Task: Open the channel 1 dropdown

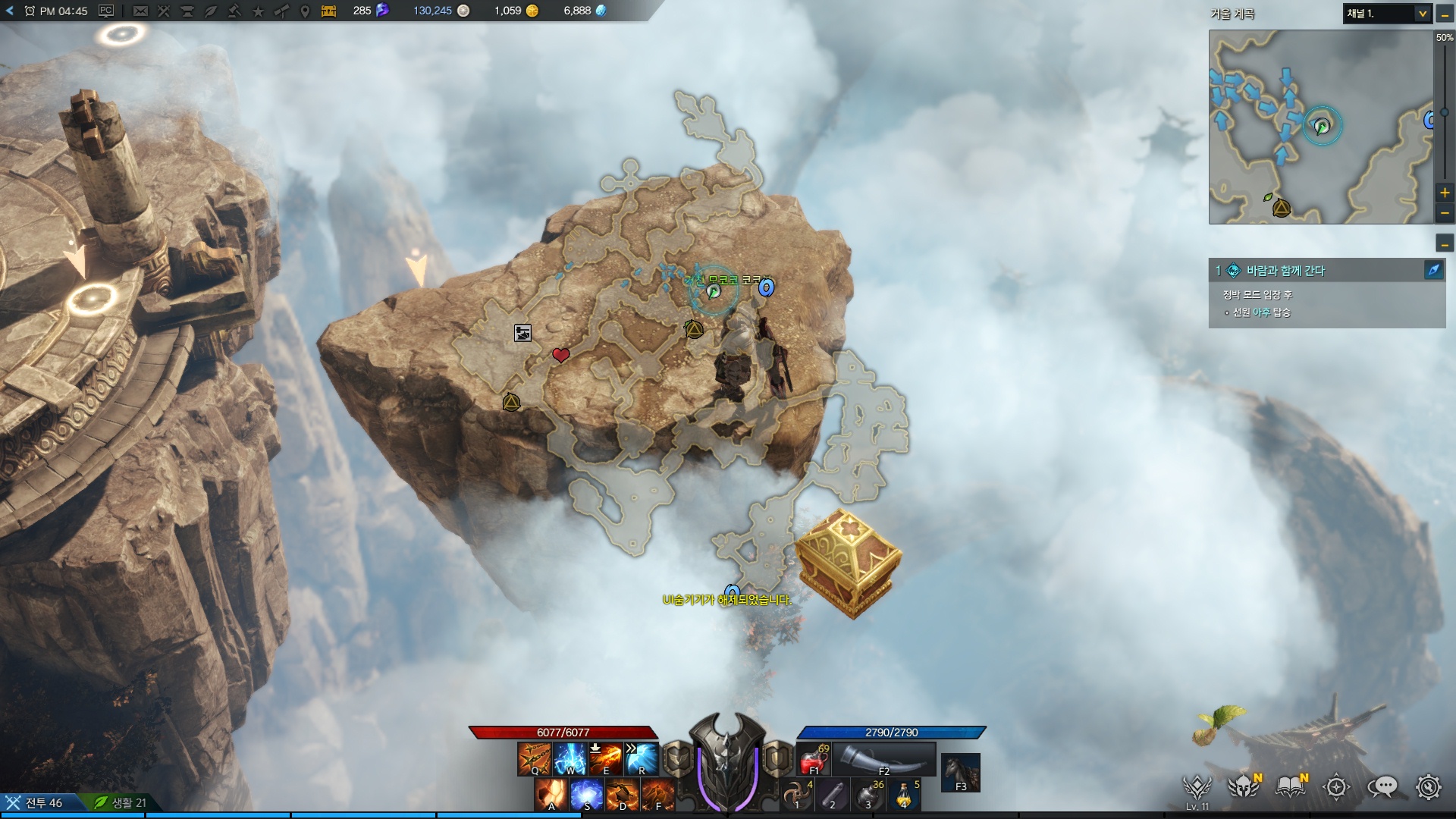Action: (1387, 14)
